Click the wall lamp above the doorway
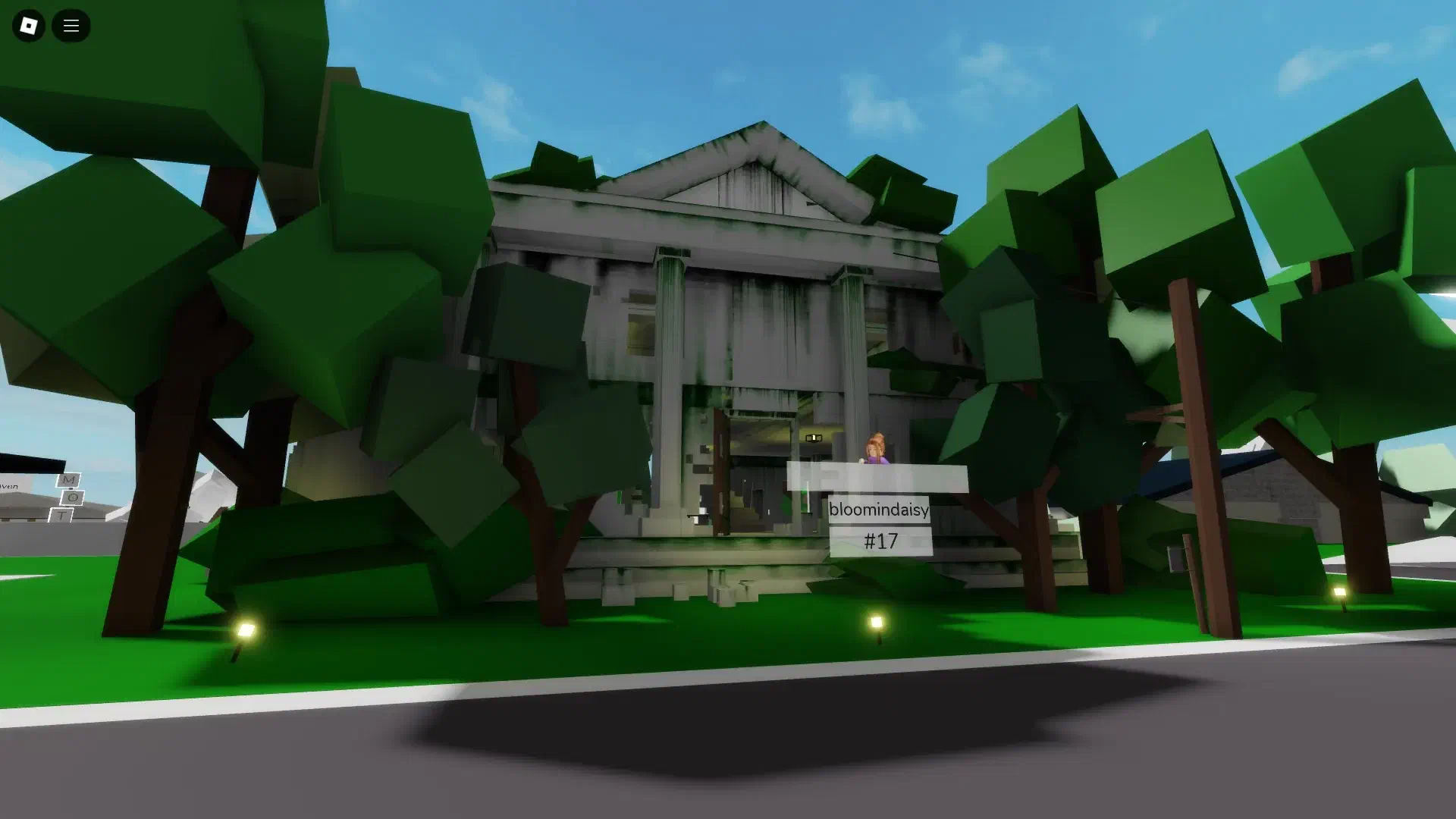1456x819 pixels. click(x=814, y=438)
